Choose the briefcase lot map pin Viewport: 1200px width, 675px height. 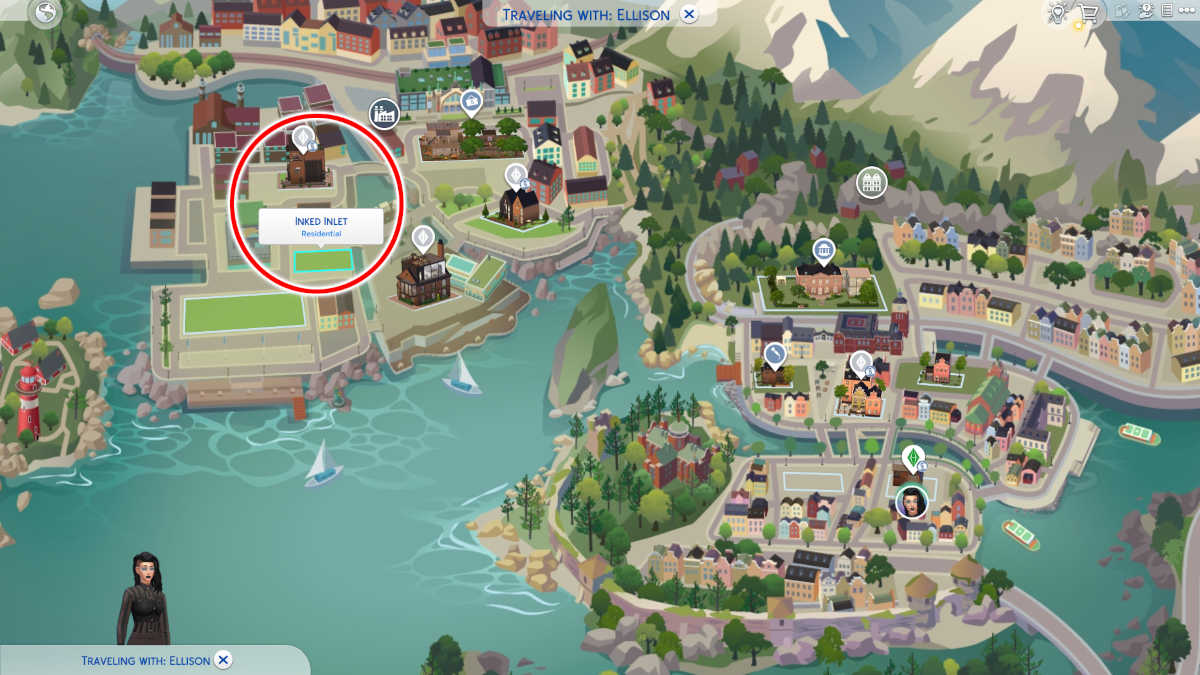[471, 101]
